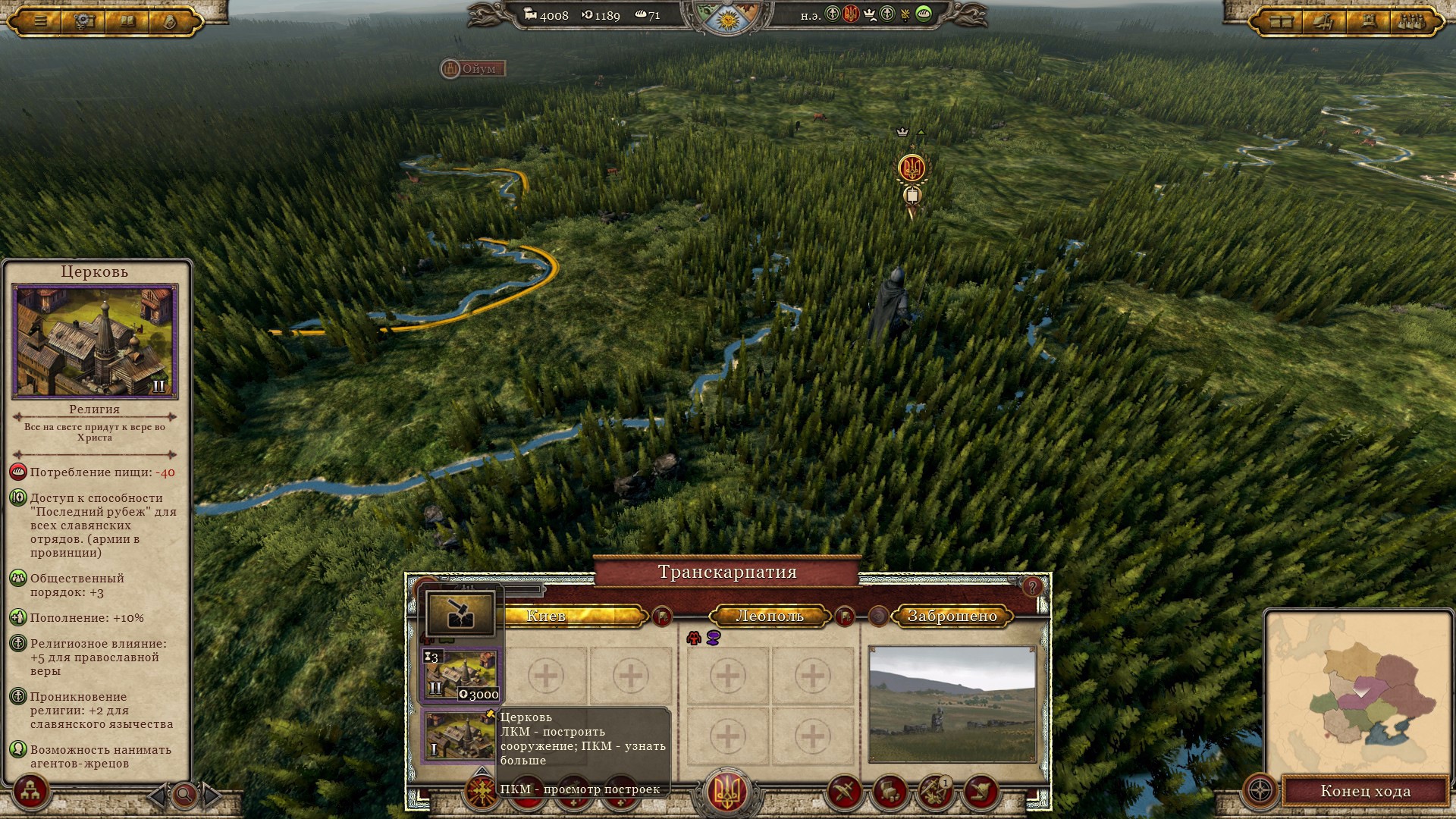Select the level II church upgrade for 3000

tap(462, 675)
